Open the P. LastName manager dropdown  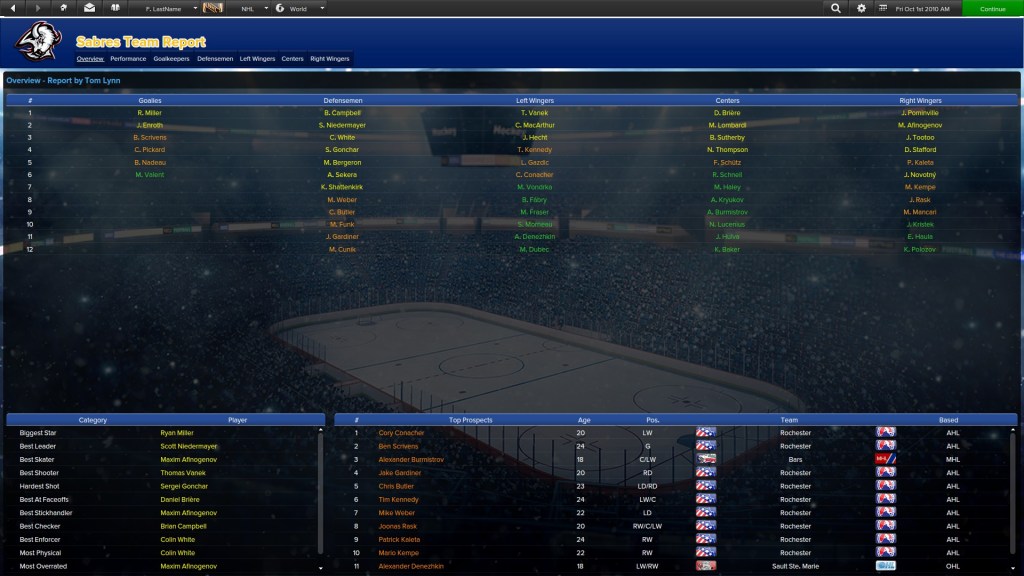[x=164, y=8]
